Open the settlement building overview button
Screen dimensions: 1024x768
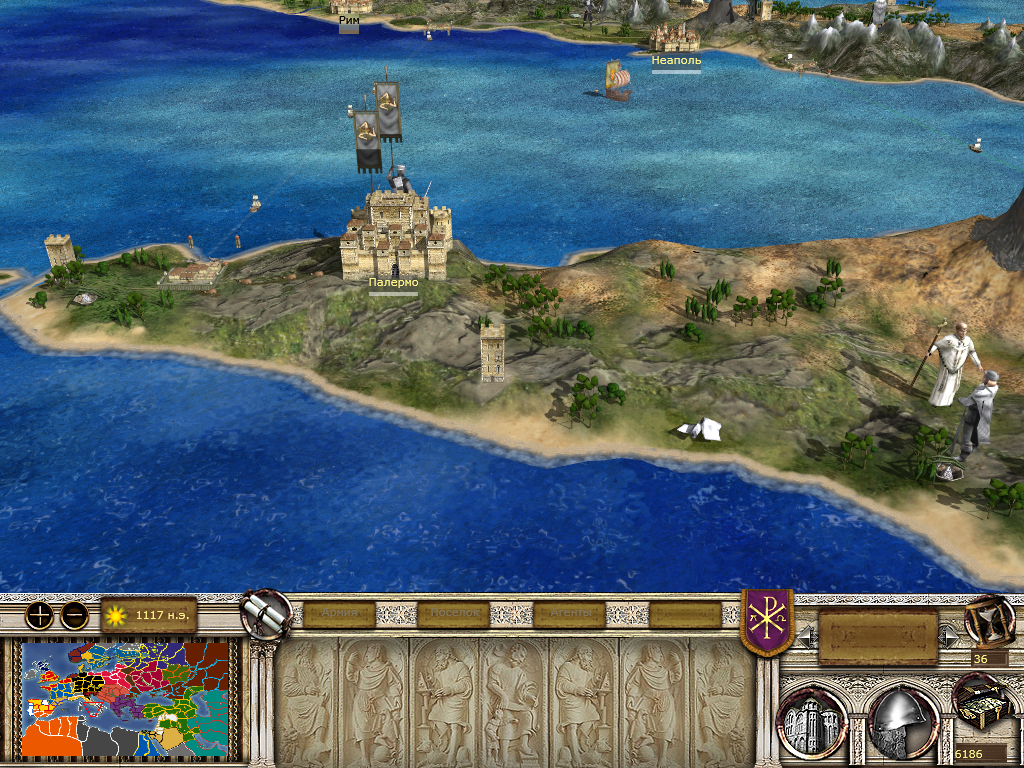click(x=812, y=721)
